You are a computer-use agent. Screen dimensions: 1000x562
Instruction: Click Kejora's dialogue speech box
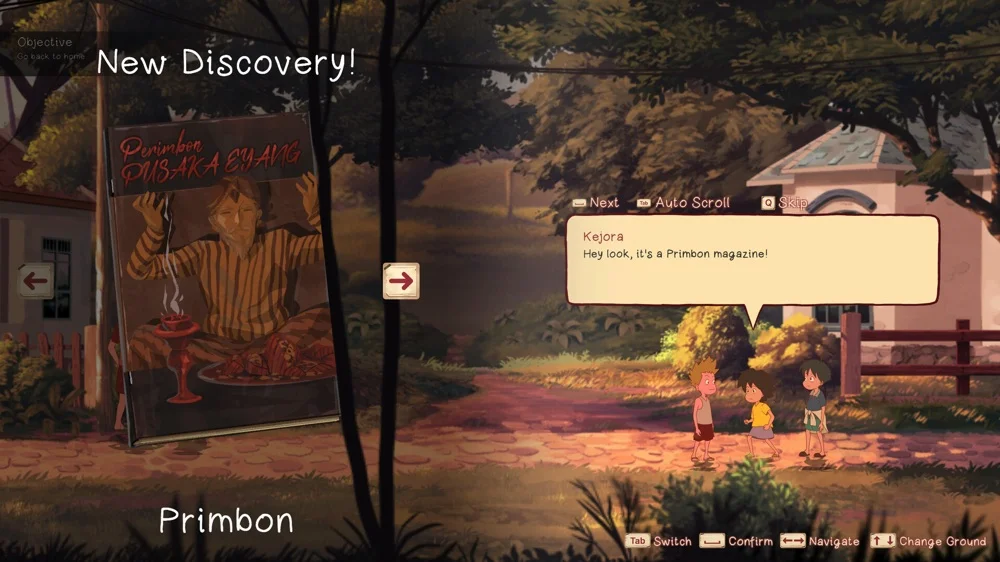click(x=752, y=259)
